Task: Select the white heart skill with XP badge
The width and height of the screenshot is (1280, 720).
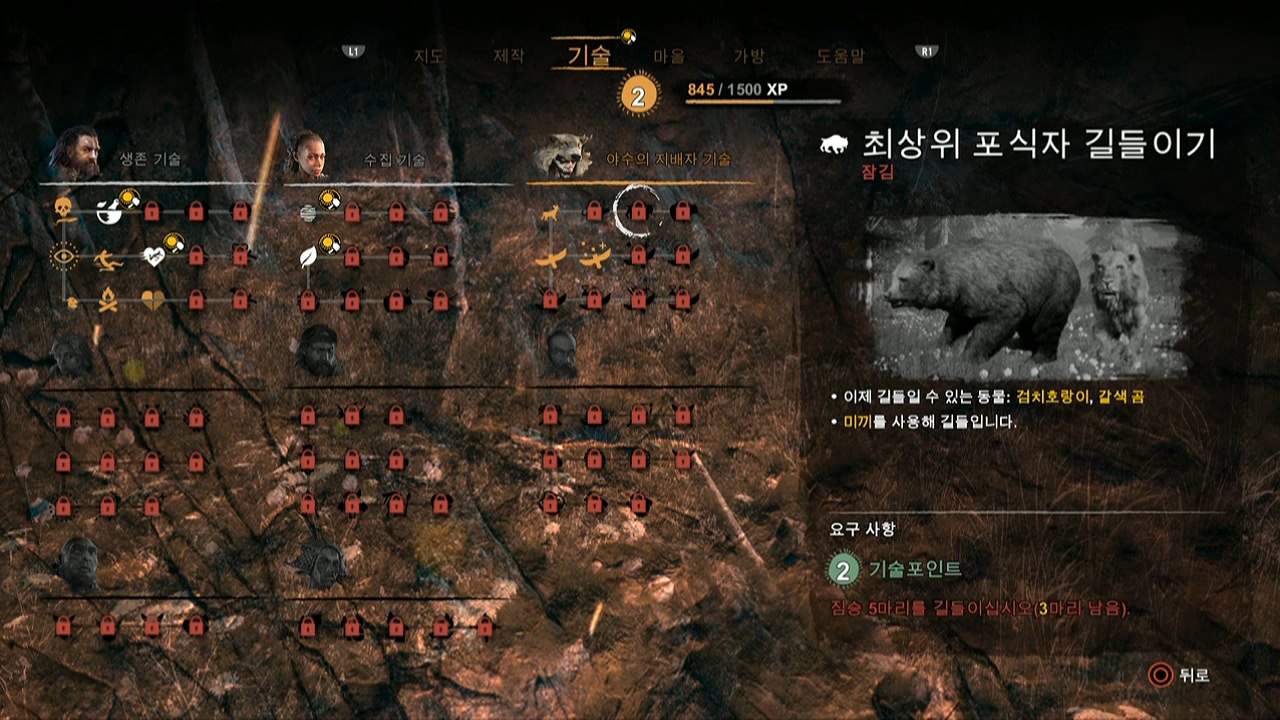Action: [155, 258]
